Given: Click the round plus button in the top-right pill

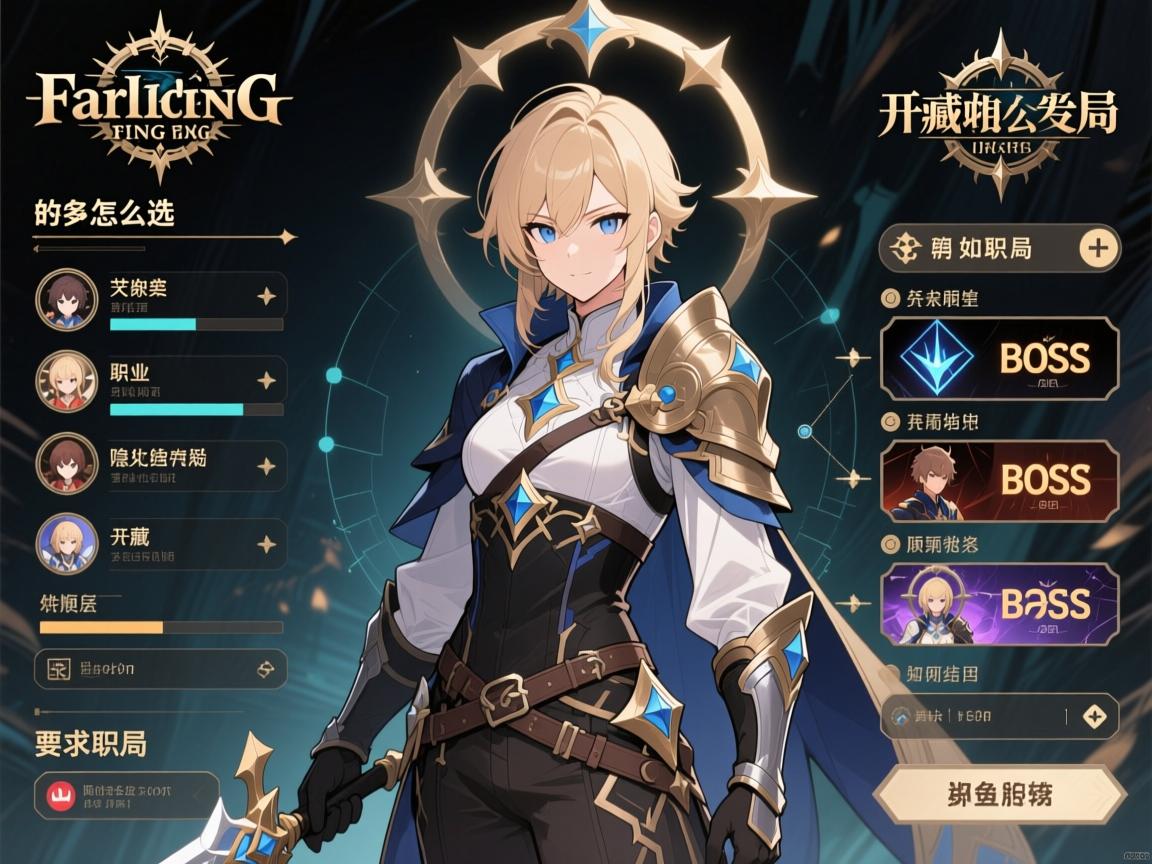Looking at the screenshot, I should click(1097, 248).
